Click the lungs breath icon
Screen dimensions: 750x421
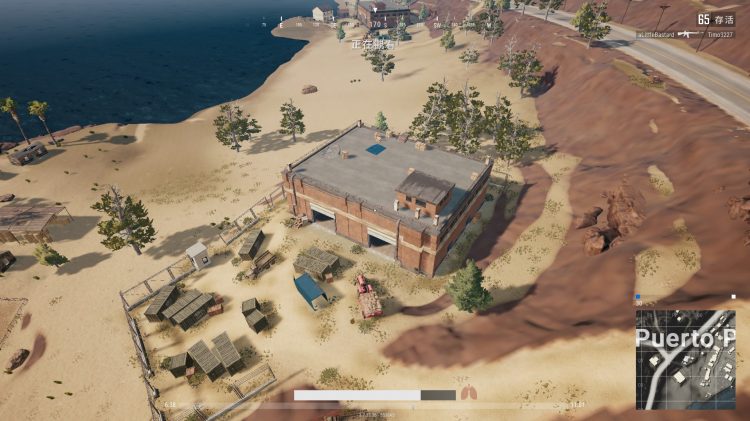[x=469, y=393]
